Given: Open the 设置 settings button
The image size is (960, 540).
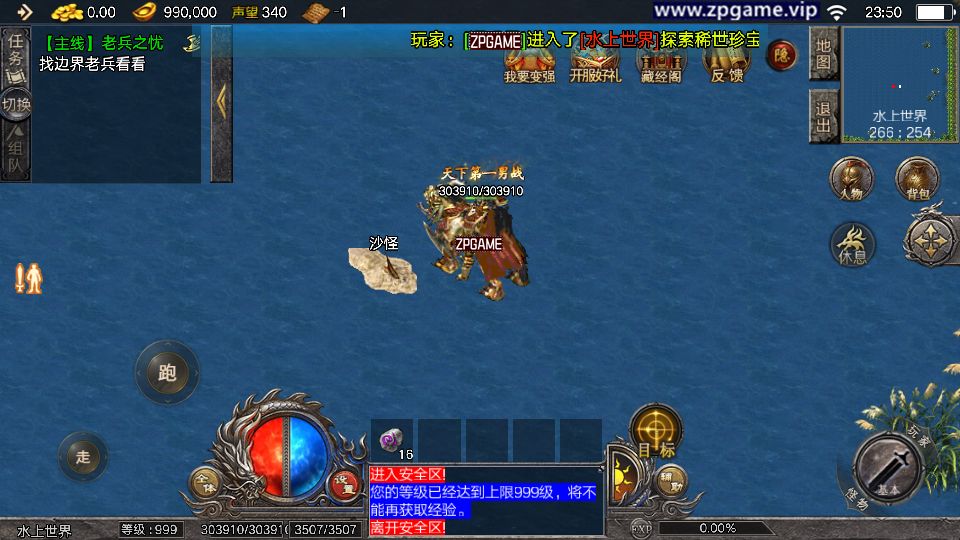Looking at the screenshot, I should pyautogui.click(x=344, y=483).
